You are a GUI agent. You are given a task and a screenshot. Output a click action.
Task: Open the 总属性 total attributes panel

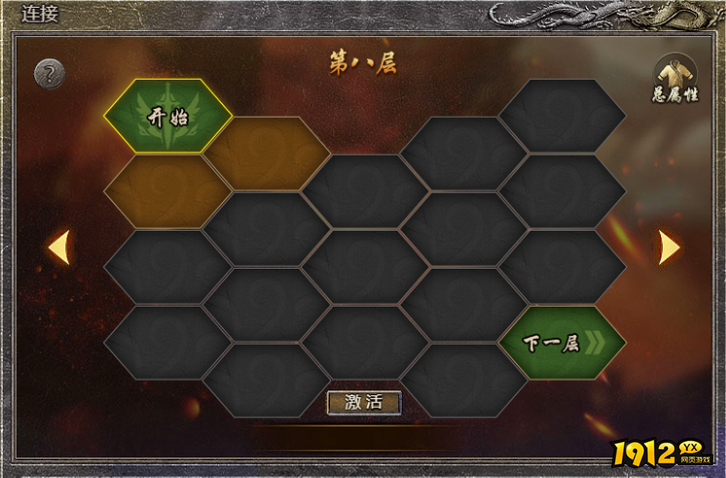(676, 77)
